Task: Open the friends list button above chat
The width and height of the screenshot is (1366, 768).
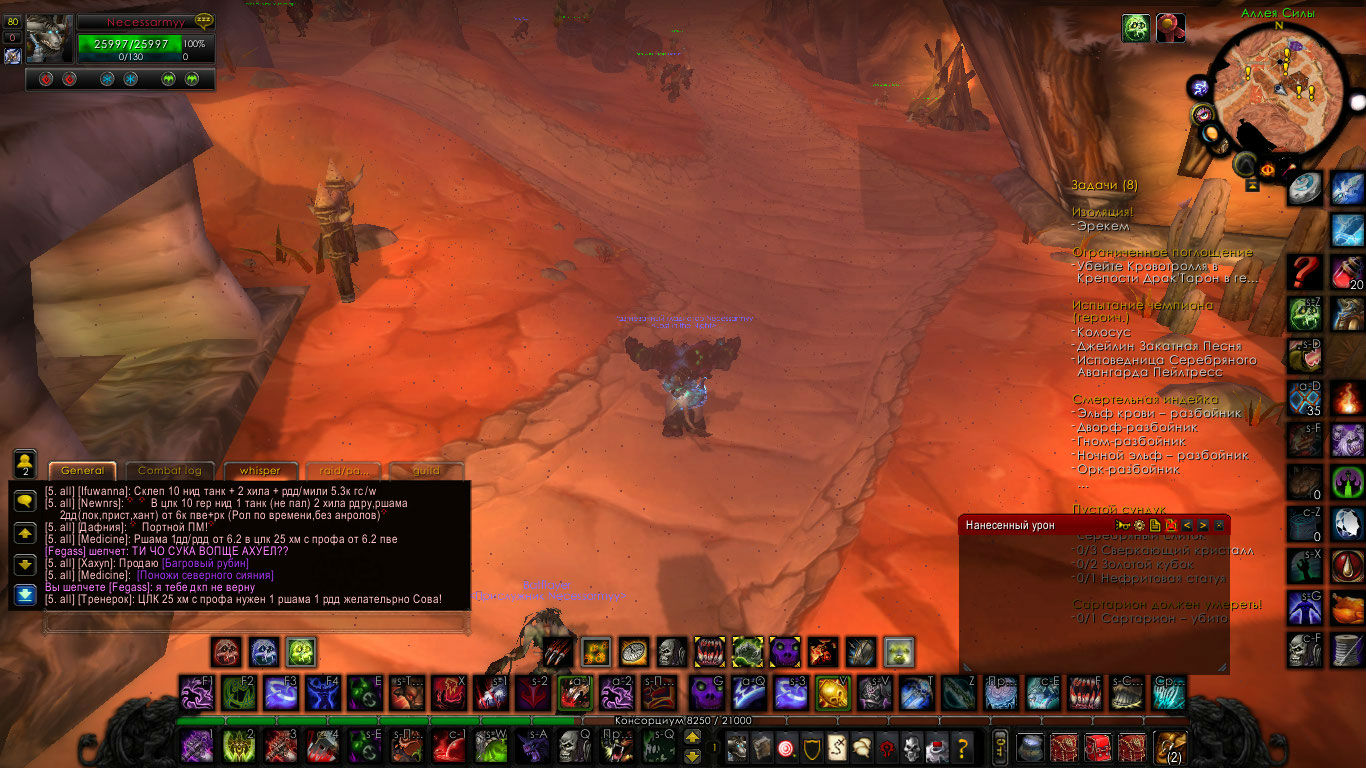Action: click(26, 463)
